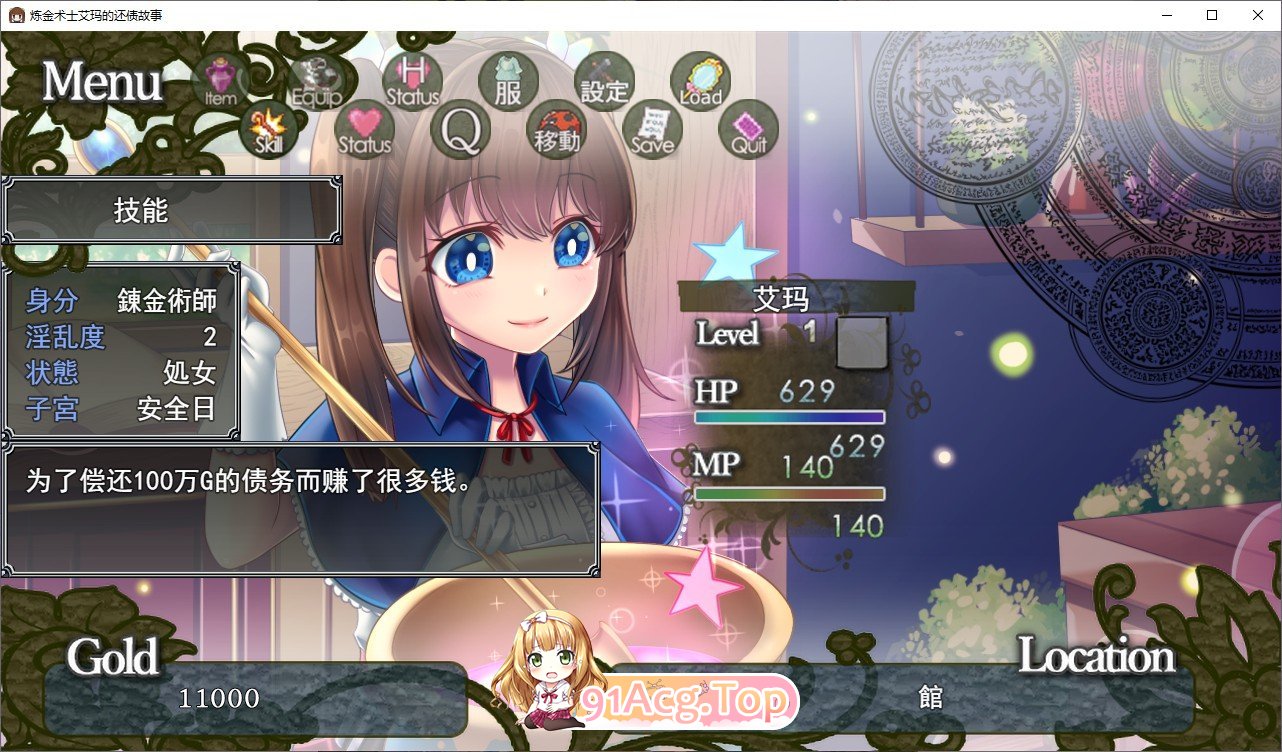Close the game window
Viewport: 1282px width, 752px height.
click(1257, 15)
